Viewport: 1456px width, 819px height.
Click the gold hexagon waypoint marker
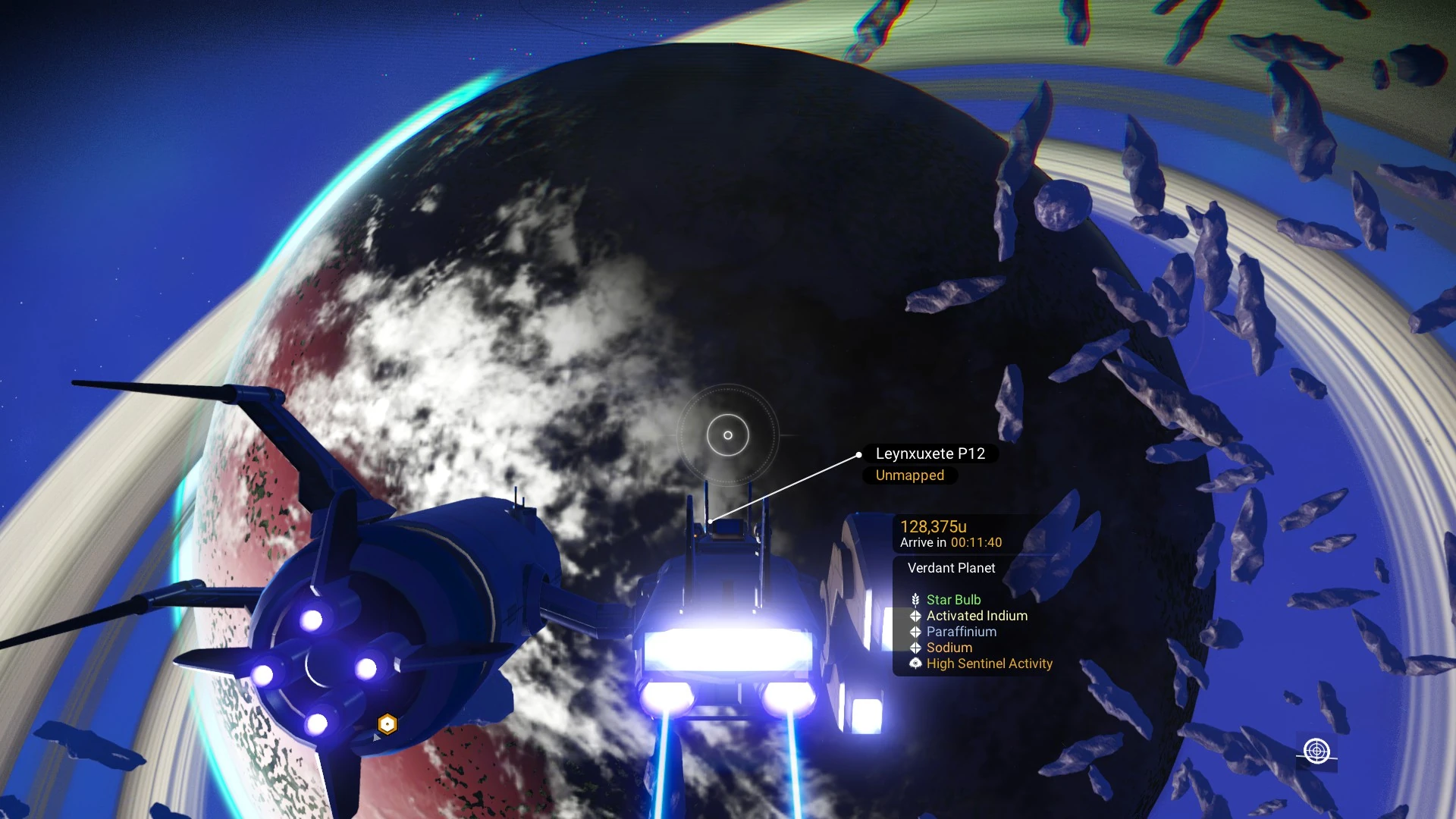pyautogui.click(x=388, y=724)
